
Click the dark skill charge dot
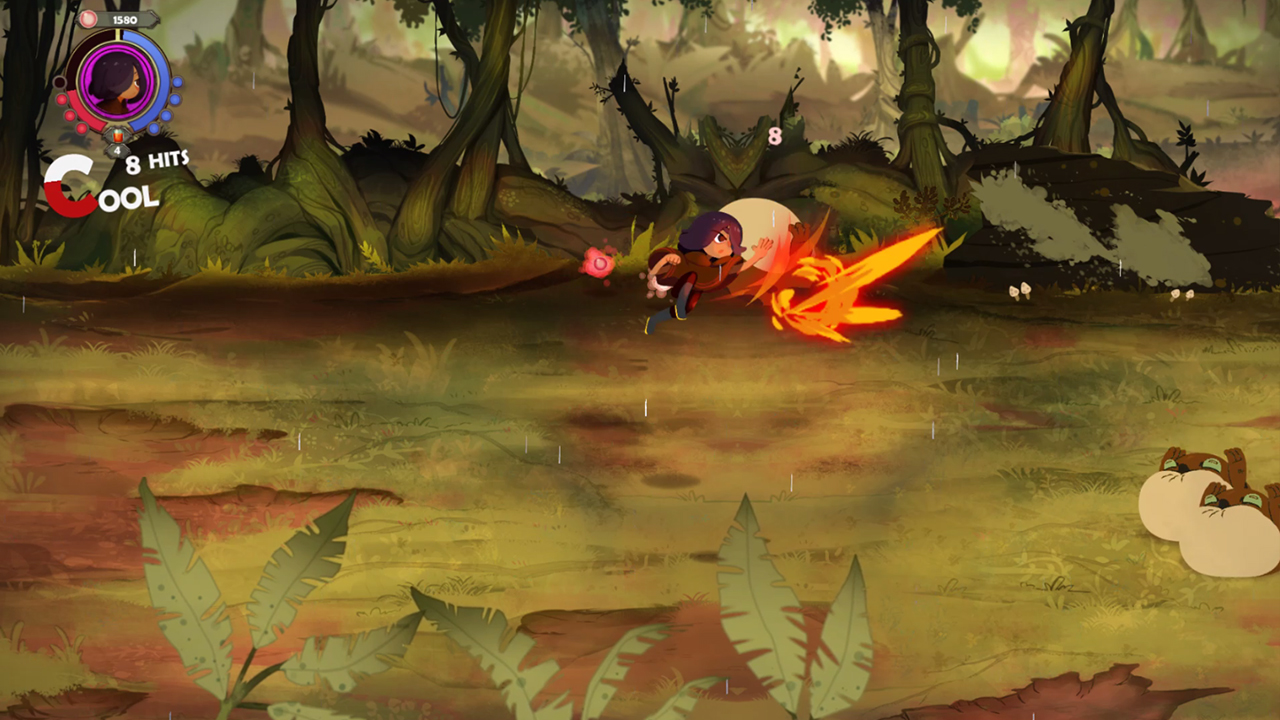coord(62,80)
